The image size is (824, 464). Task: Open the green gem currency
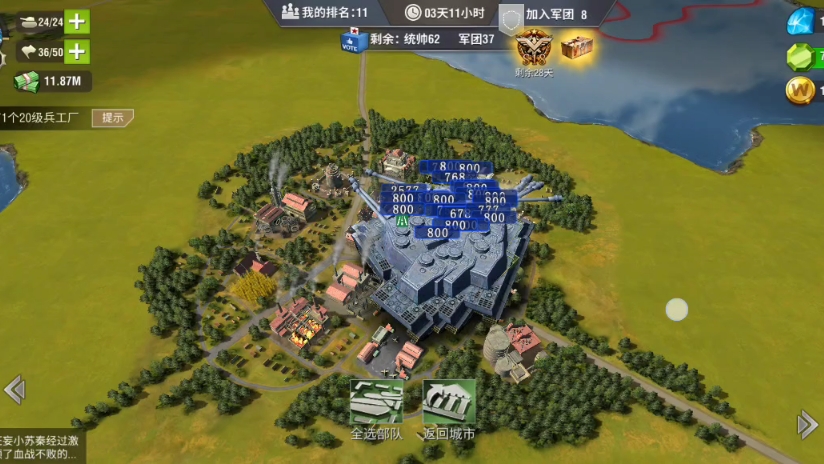coord(802,56)
